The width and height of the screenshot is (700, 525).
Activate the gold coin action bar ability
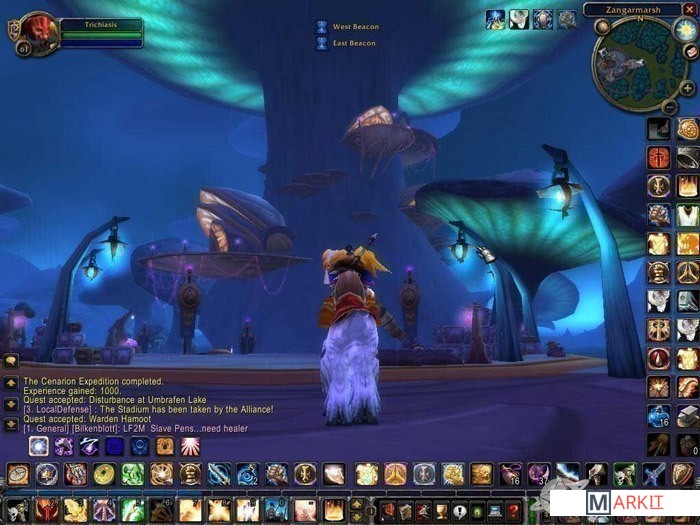click(x=104, y=474)
